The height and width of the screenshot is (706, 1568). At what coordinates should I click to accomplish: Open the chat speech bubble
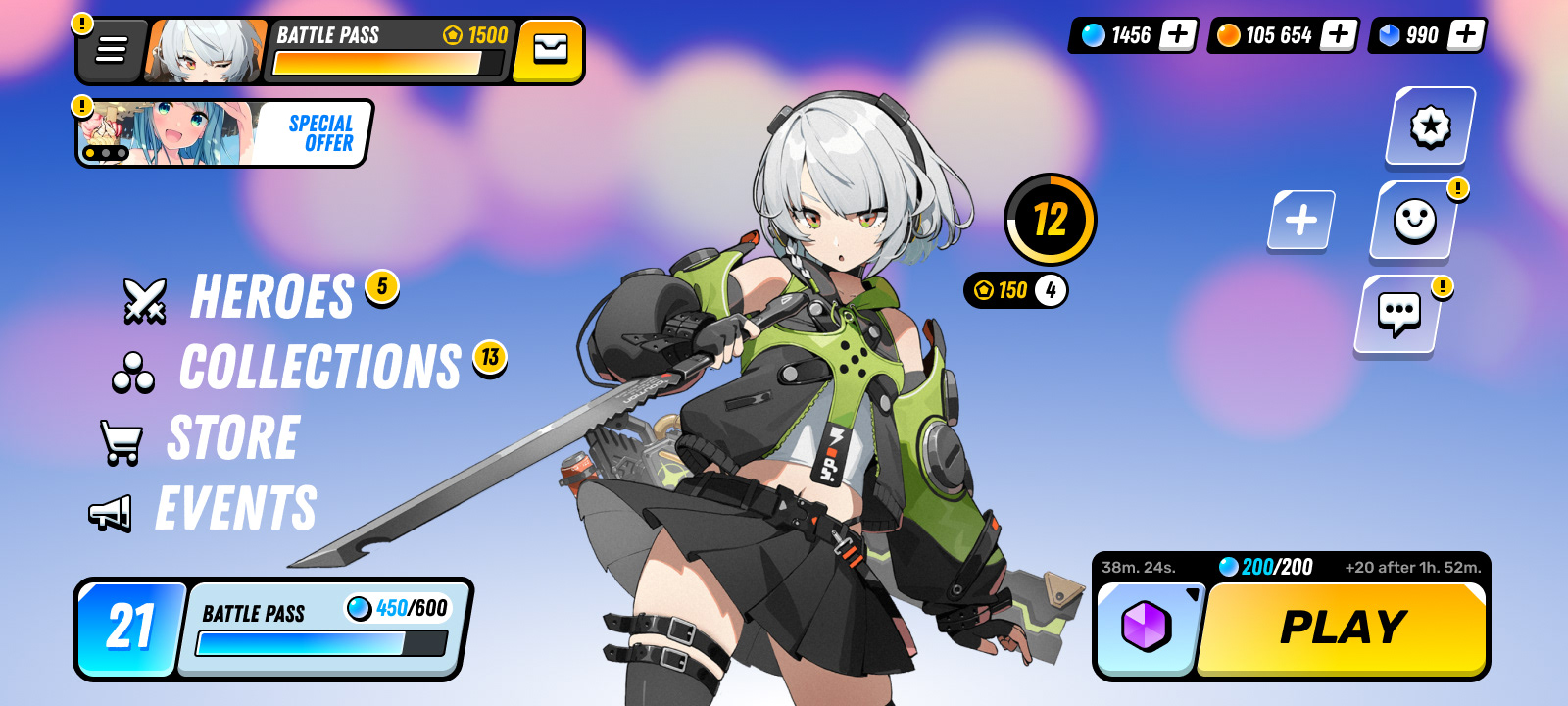[x=1398, y=314]
